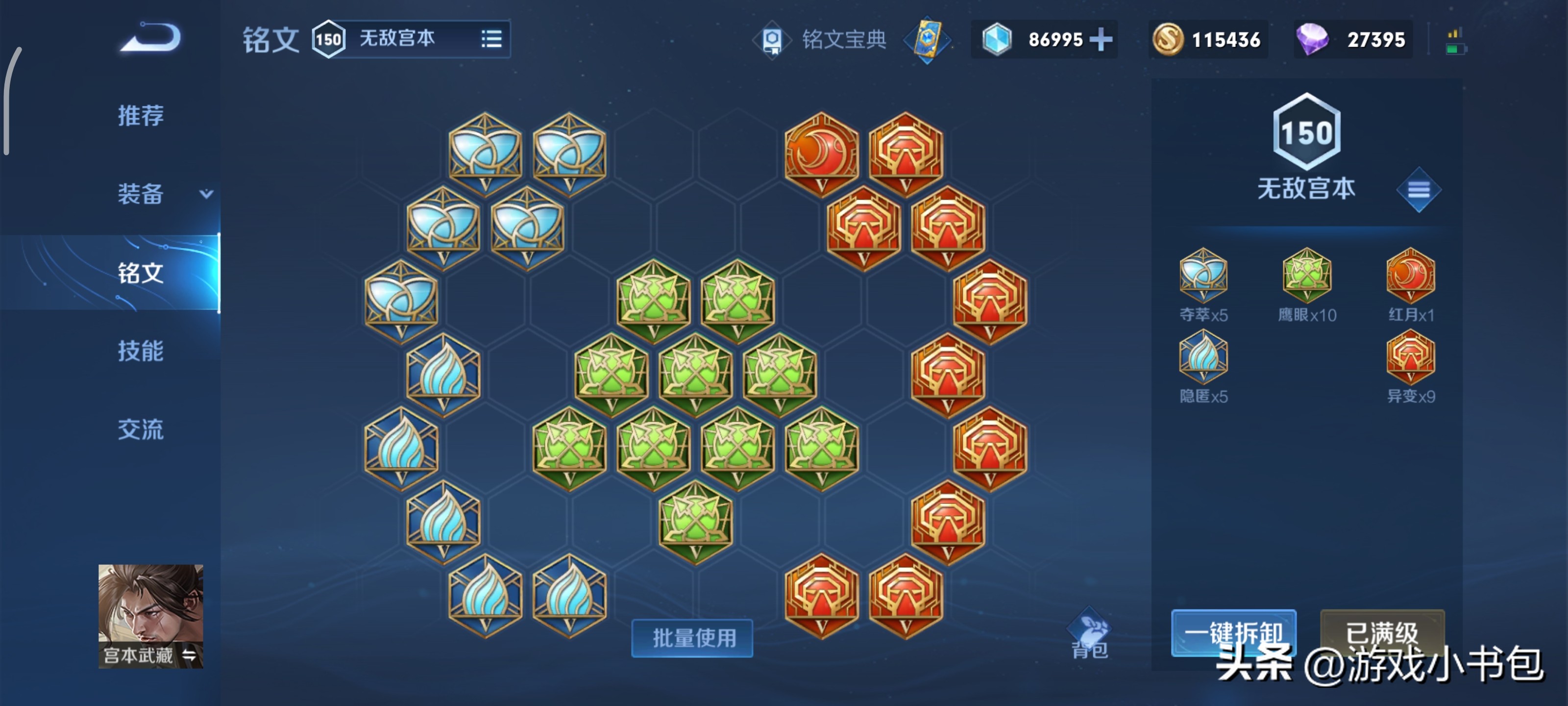This screenshot has height=706, width=1568.
Task: Select the 红月 x1 rune summary icon
Action: [x=1410, y=276]
